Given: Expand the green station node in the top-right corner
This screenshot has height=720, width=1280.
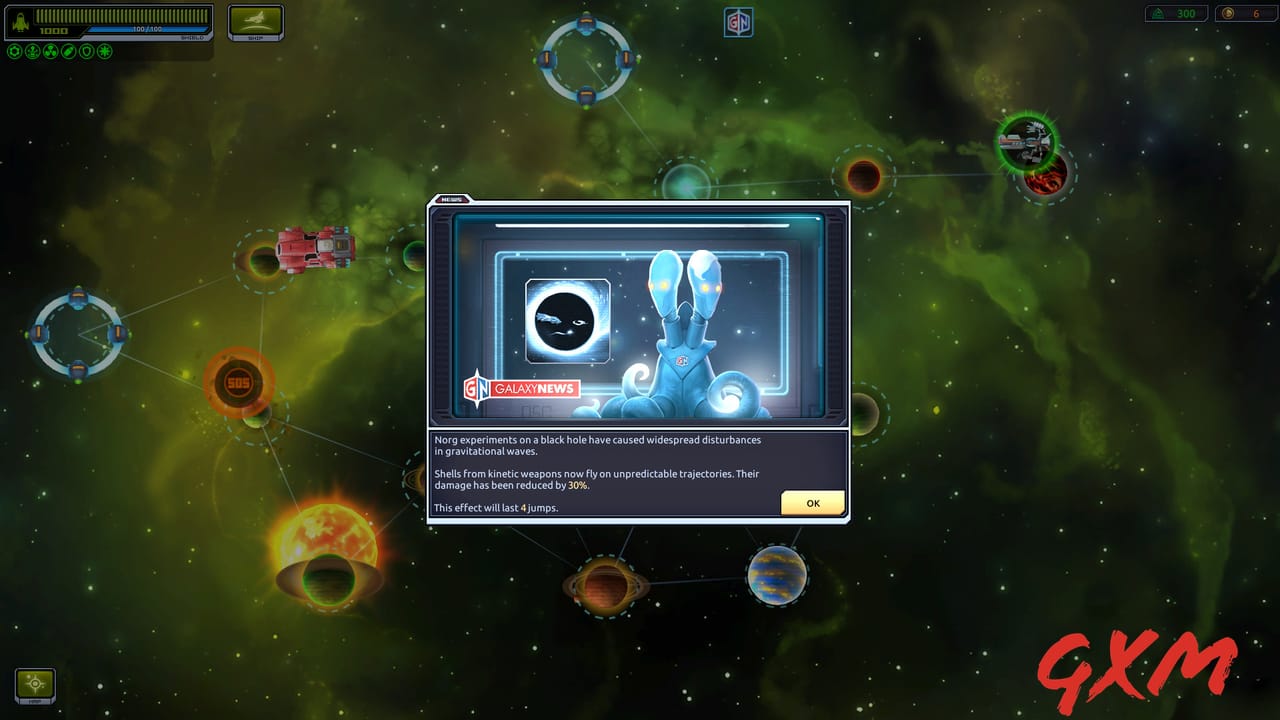Looking at the screenshot, I should pos(1026,144).
